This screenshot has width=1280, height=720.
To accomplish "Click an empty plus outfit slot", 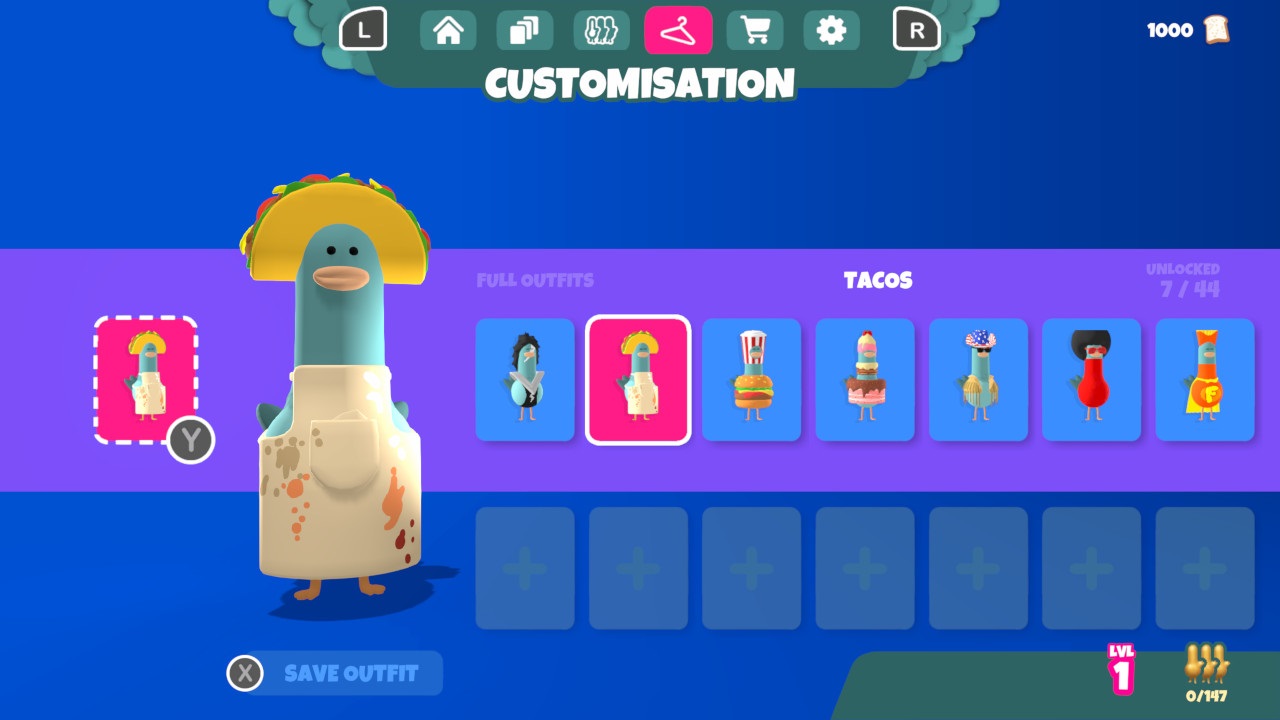I will (524, 566).
